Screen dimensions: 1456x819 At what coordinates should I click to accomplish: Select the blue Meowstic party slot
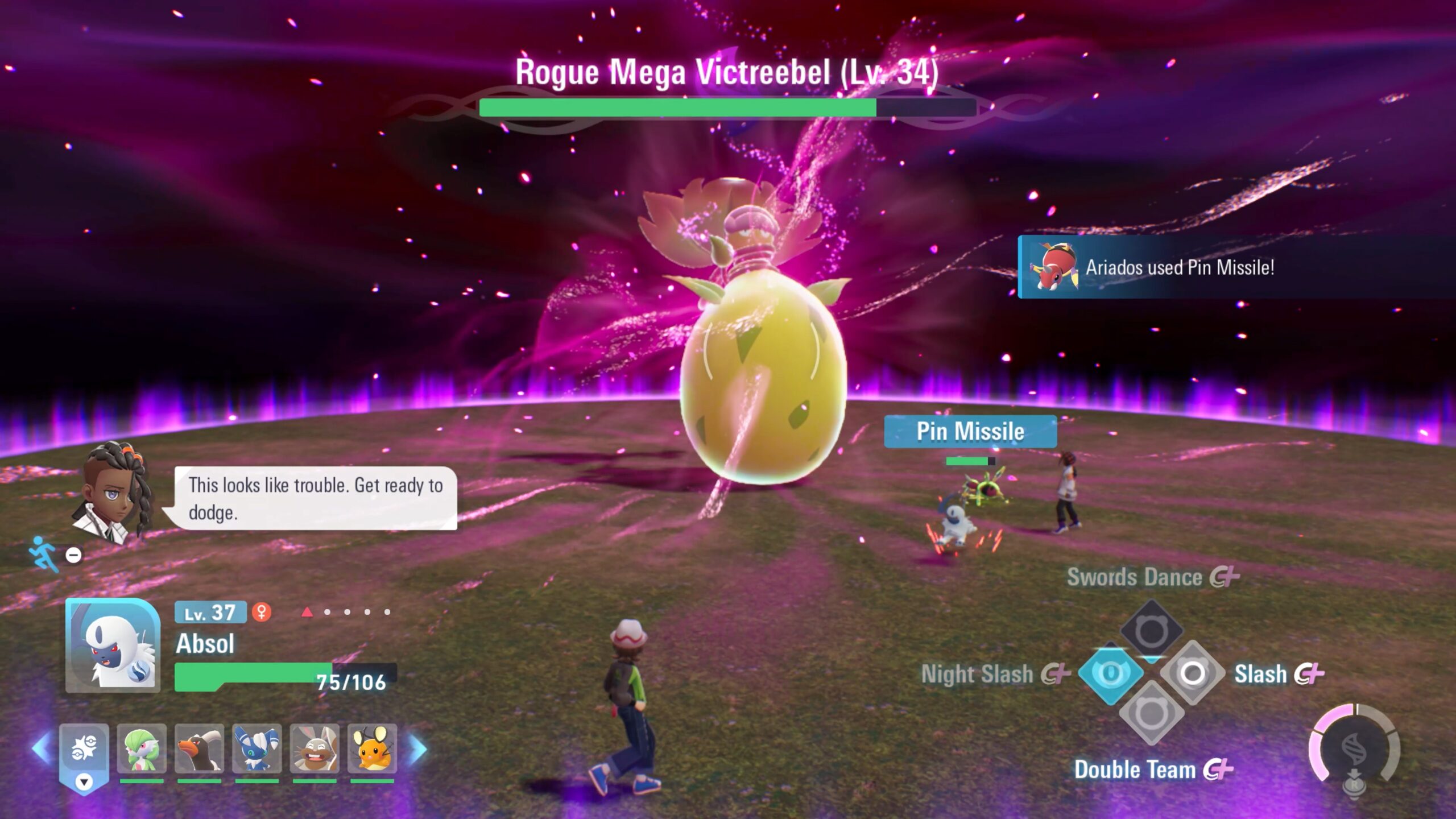[257, 748]
